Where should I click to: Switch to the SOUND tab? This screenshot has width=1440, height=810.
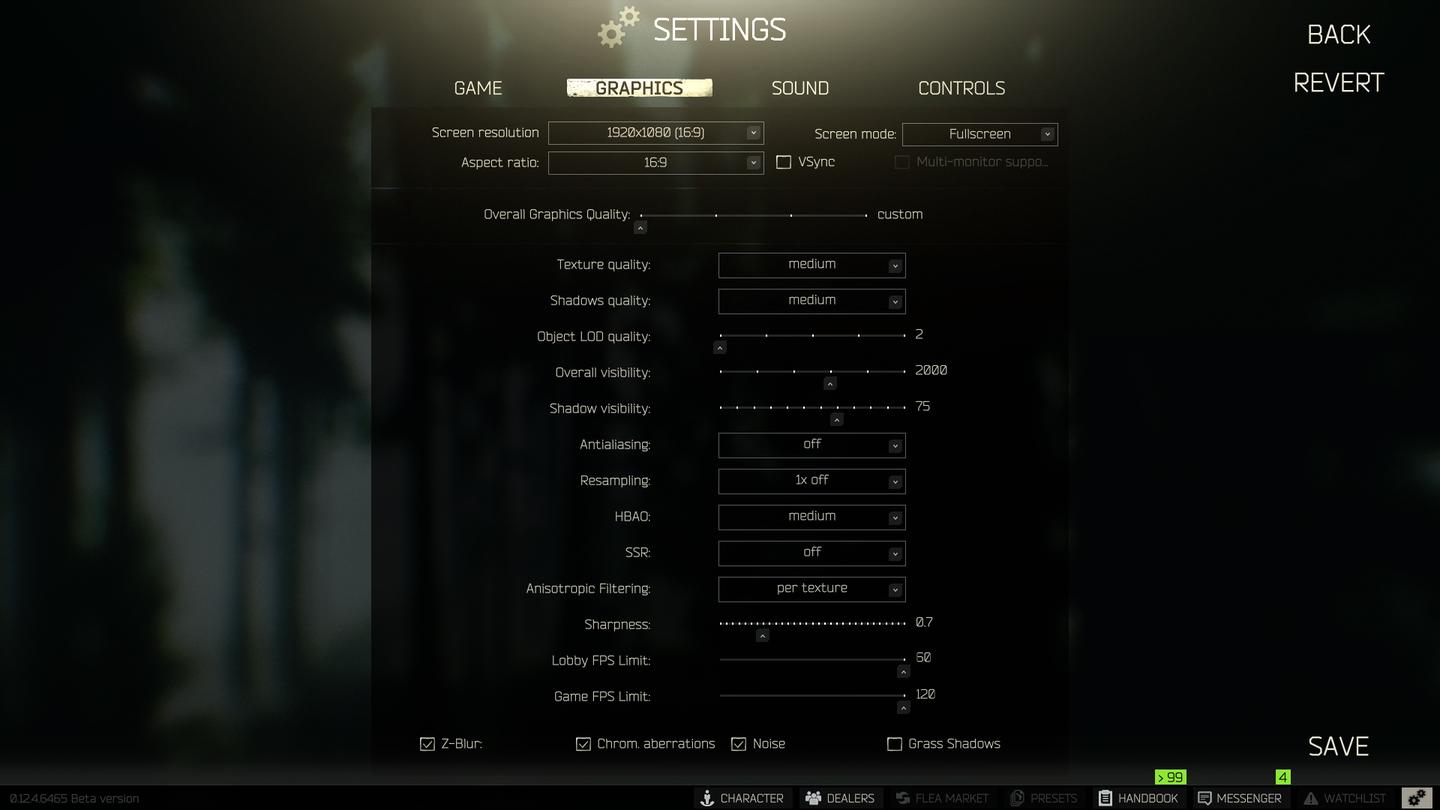point(799,88)
